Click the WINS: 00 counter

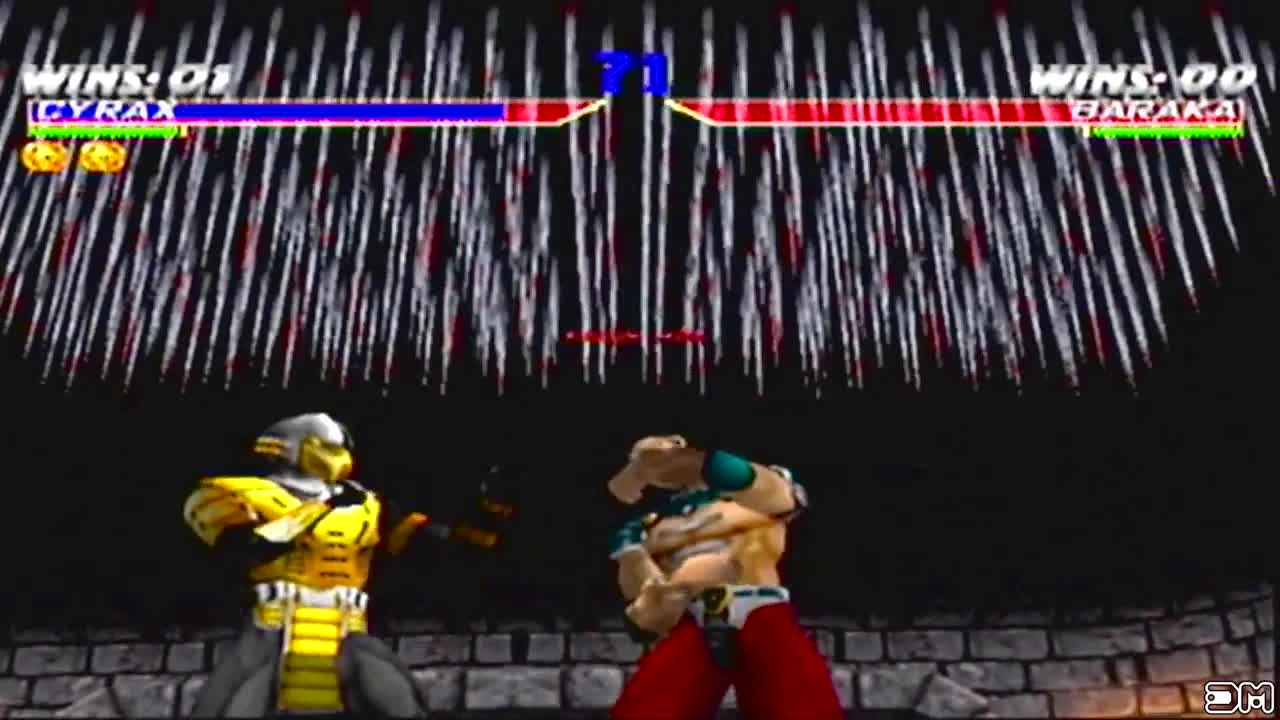(1140, 75)
